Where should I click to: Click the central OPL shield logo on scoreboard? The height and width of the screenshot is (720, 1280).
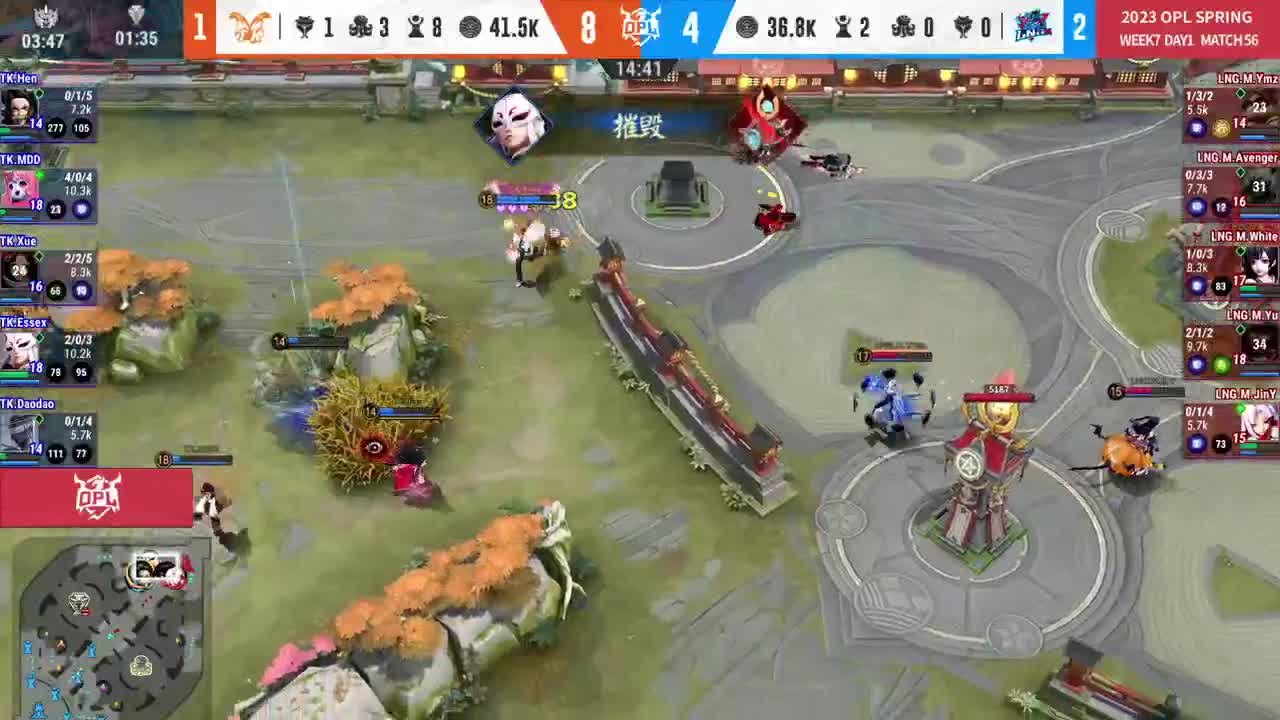click(640, 27)
